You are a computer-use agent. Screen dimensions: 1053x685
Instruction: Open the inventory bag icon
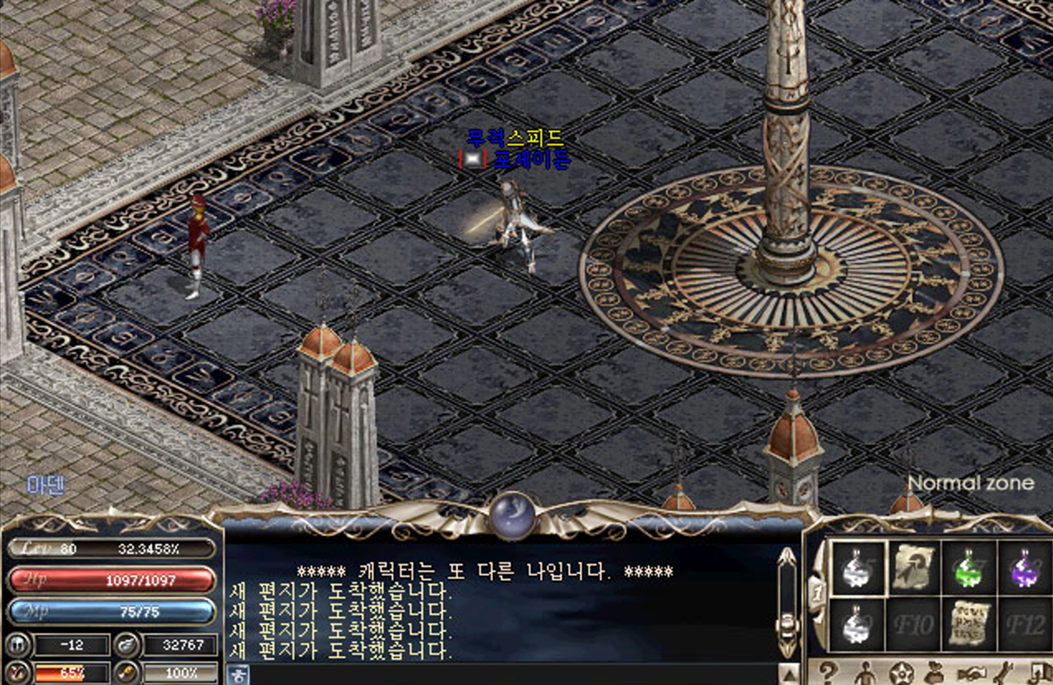click(935, 672)
